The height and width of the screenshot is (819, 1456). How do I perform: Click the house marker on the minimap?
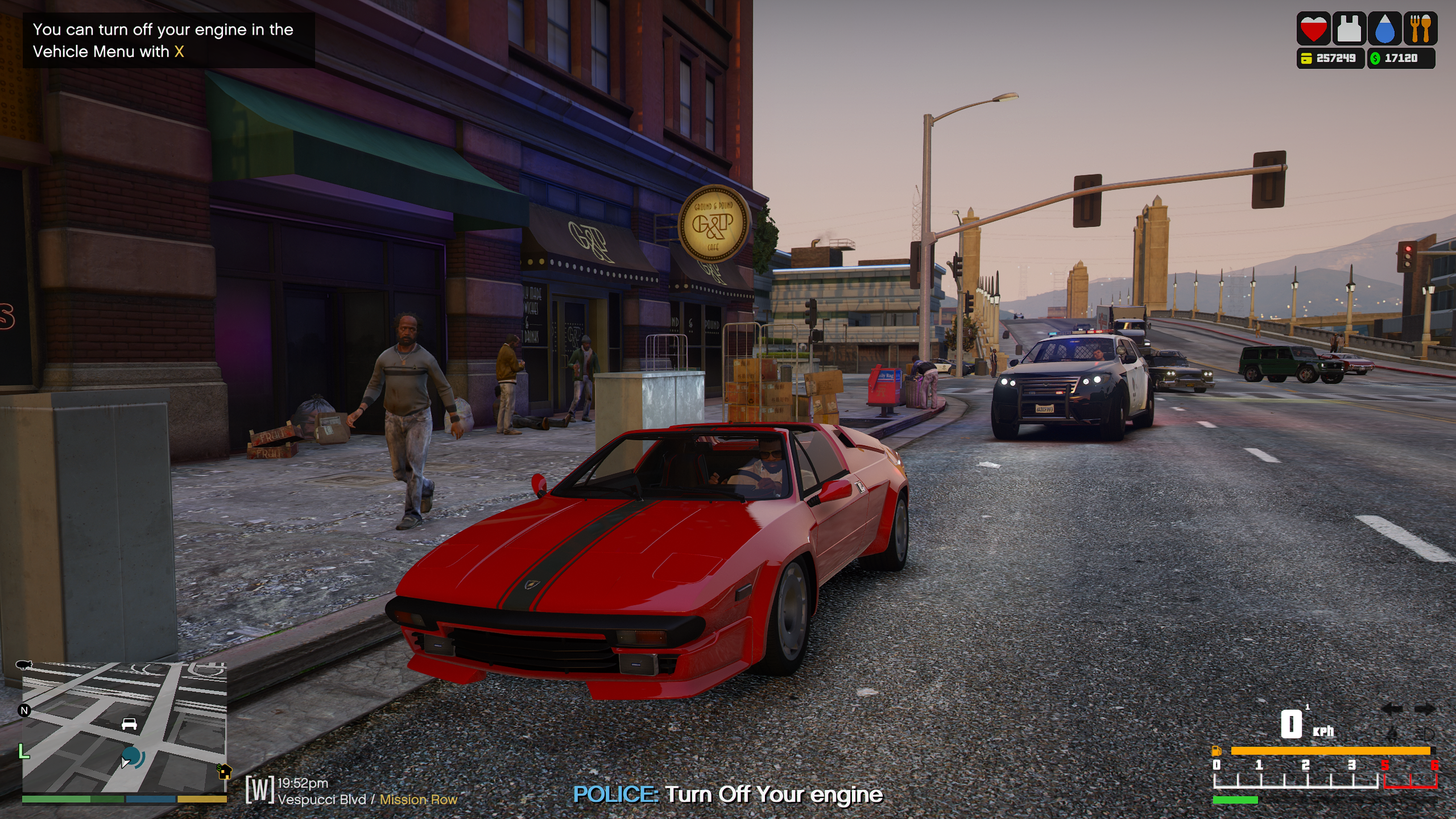tap(225, 772)
